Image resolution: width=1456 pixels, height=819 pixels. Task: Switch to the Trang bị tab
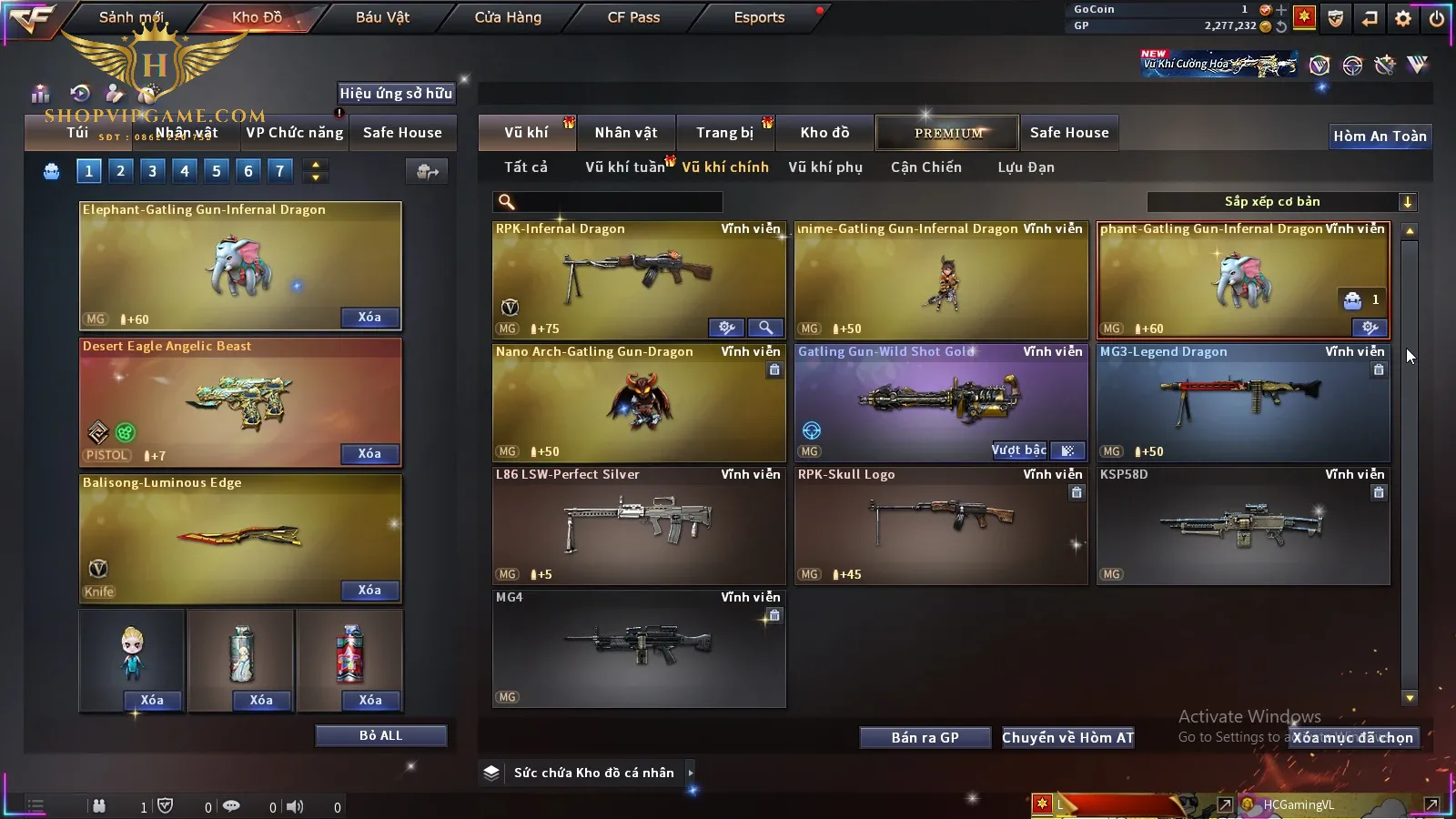click(x=724, y=133)
